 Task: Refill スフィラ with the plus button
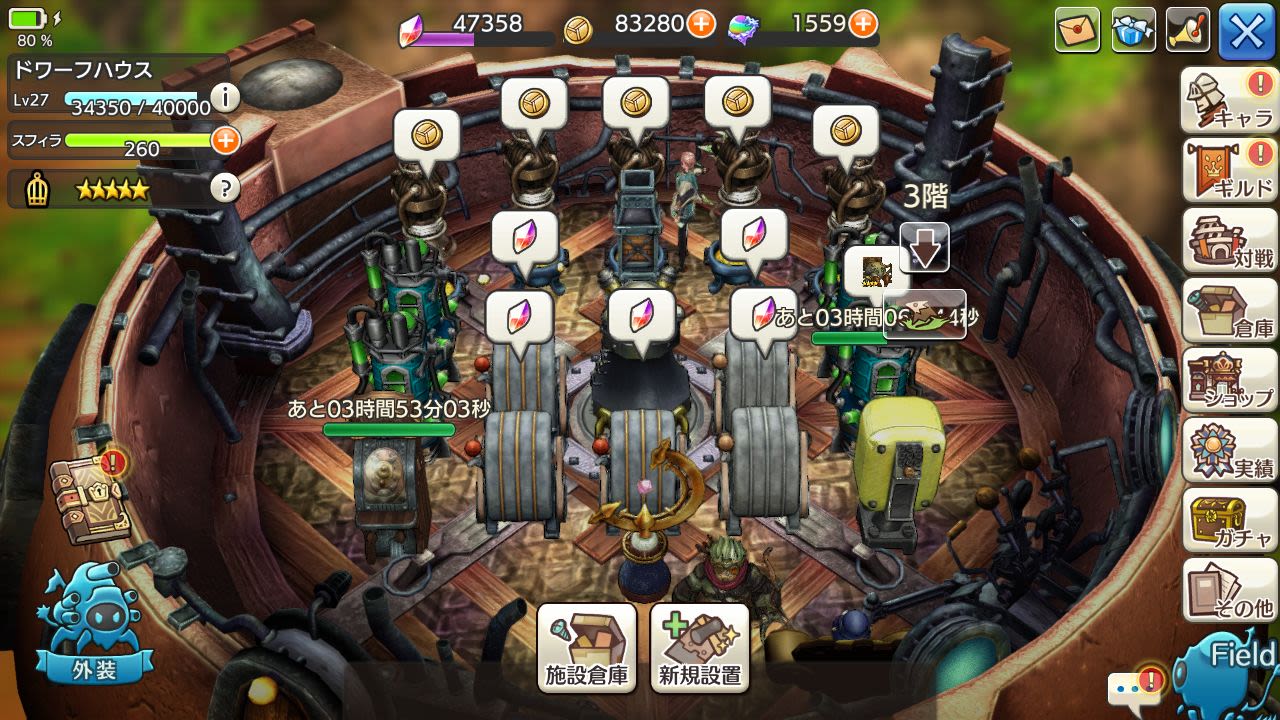pyautogui.click(x=225, y=140)
